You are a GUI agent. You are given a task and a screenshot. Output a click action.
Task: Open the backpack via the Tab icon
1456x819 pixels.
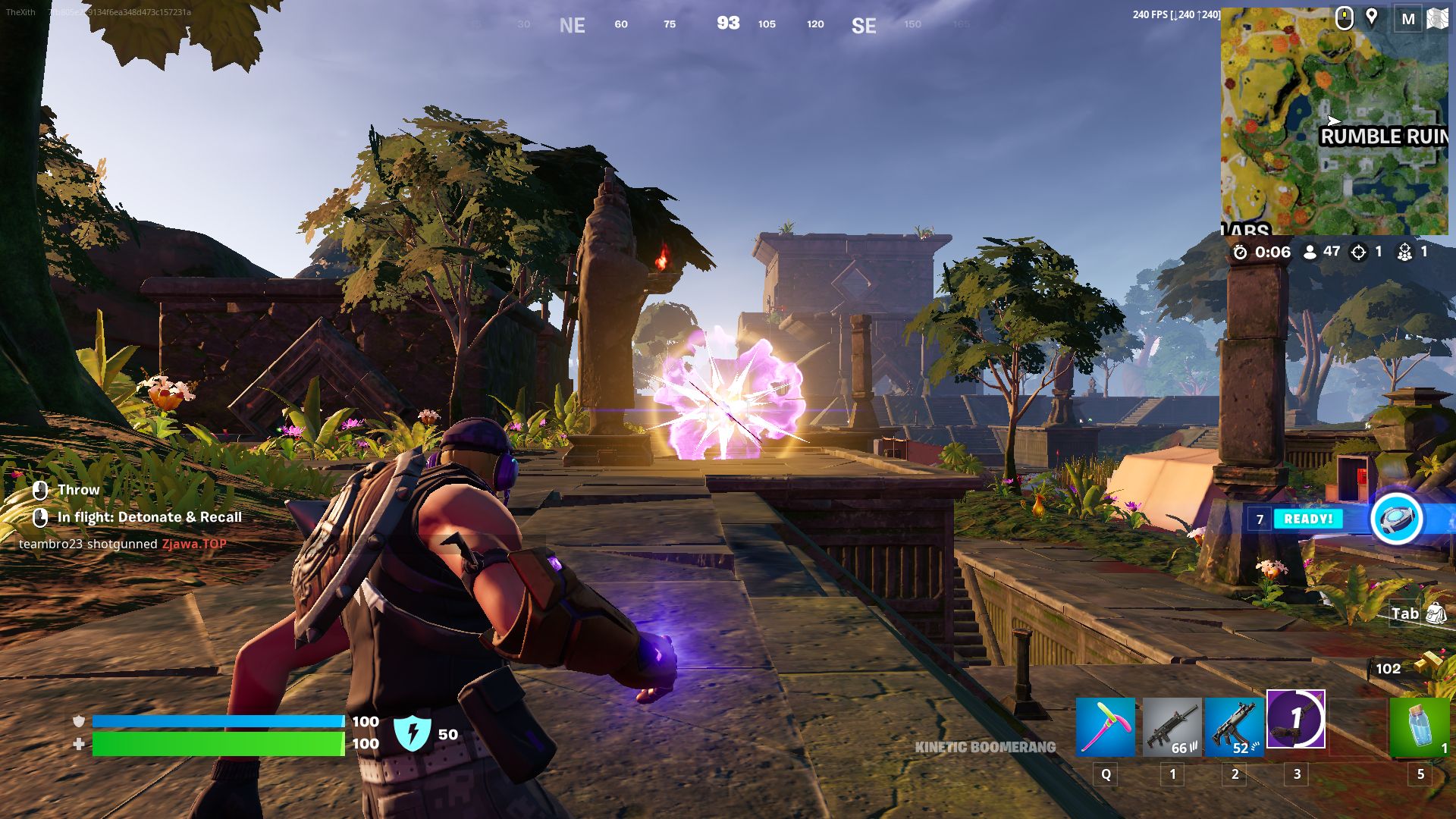pyautogui.click(x=1435, y=613)
